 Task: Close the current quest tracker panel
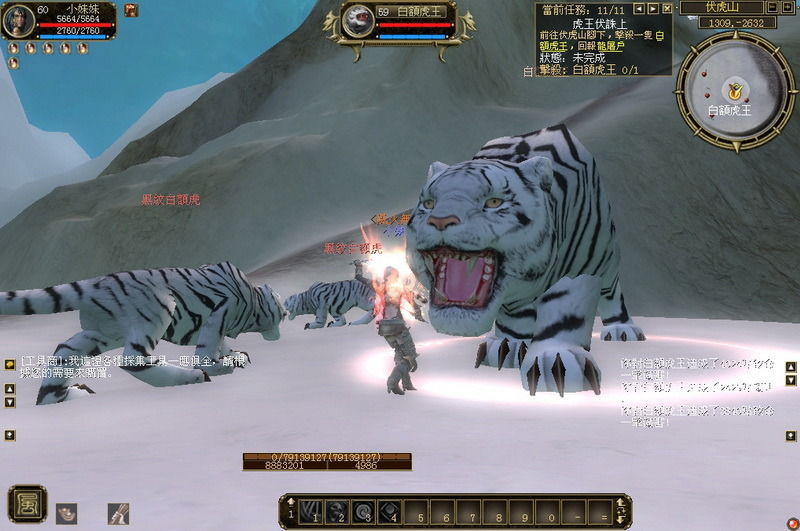coord(667,8)
